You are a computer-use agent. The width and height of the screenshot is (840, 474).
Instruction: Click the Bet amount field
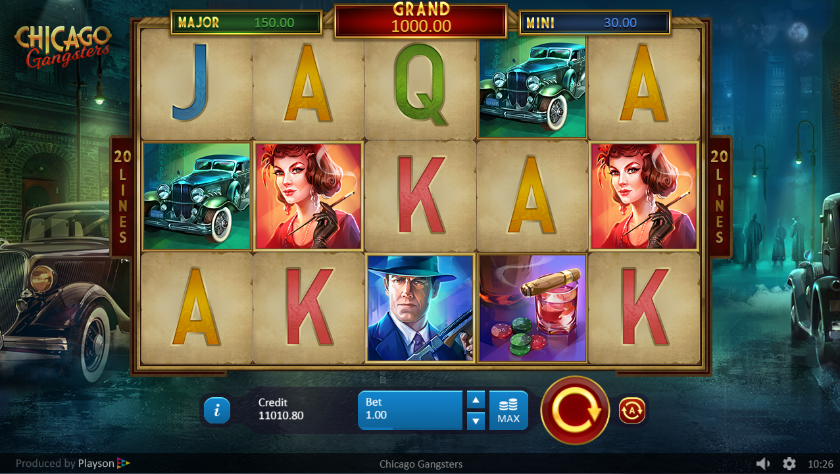pyautogui.click(x=411, y=410)
